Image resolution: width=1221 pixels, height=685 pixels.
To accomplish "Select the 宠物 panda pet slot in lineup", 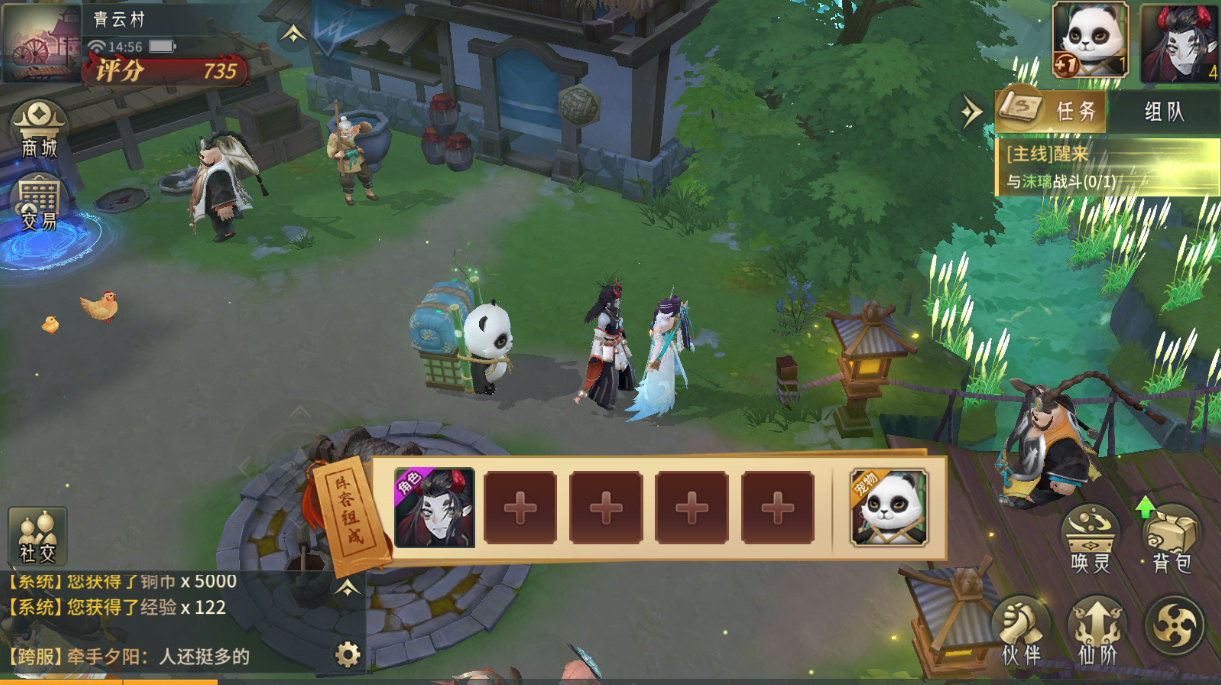I will point(889,508).
